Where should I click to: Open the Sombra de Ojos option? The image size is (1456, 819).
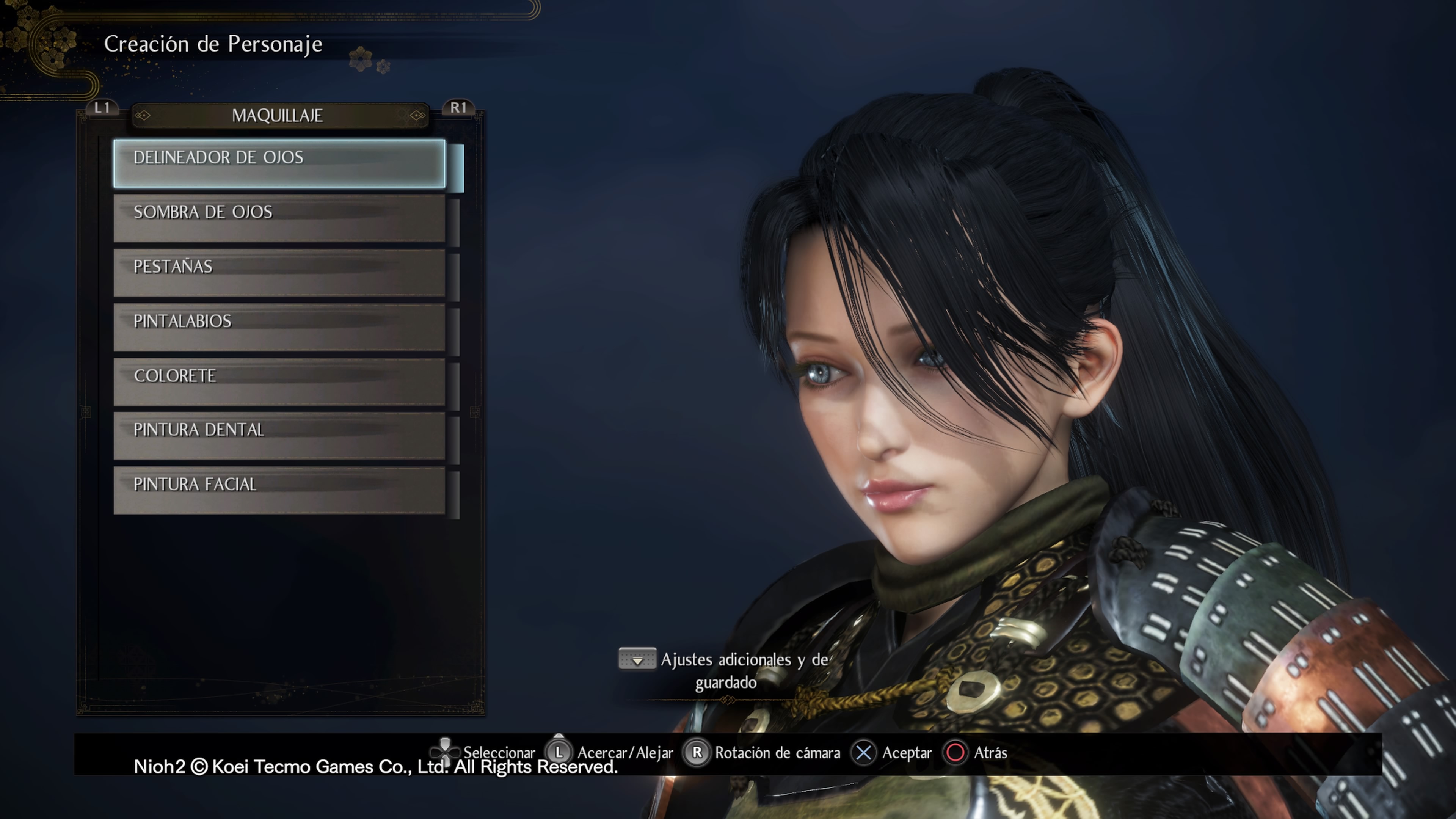click(x=279, y=218)
